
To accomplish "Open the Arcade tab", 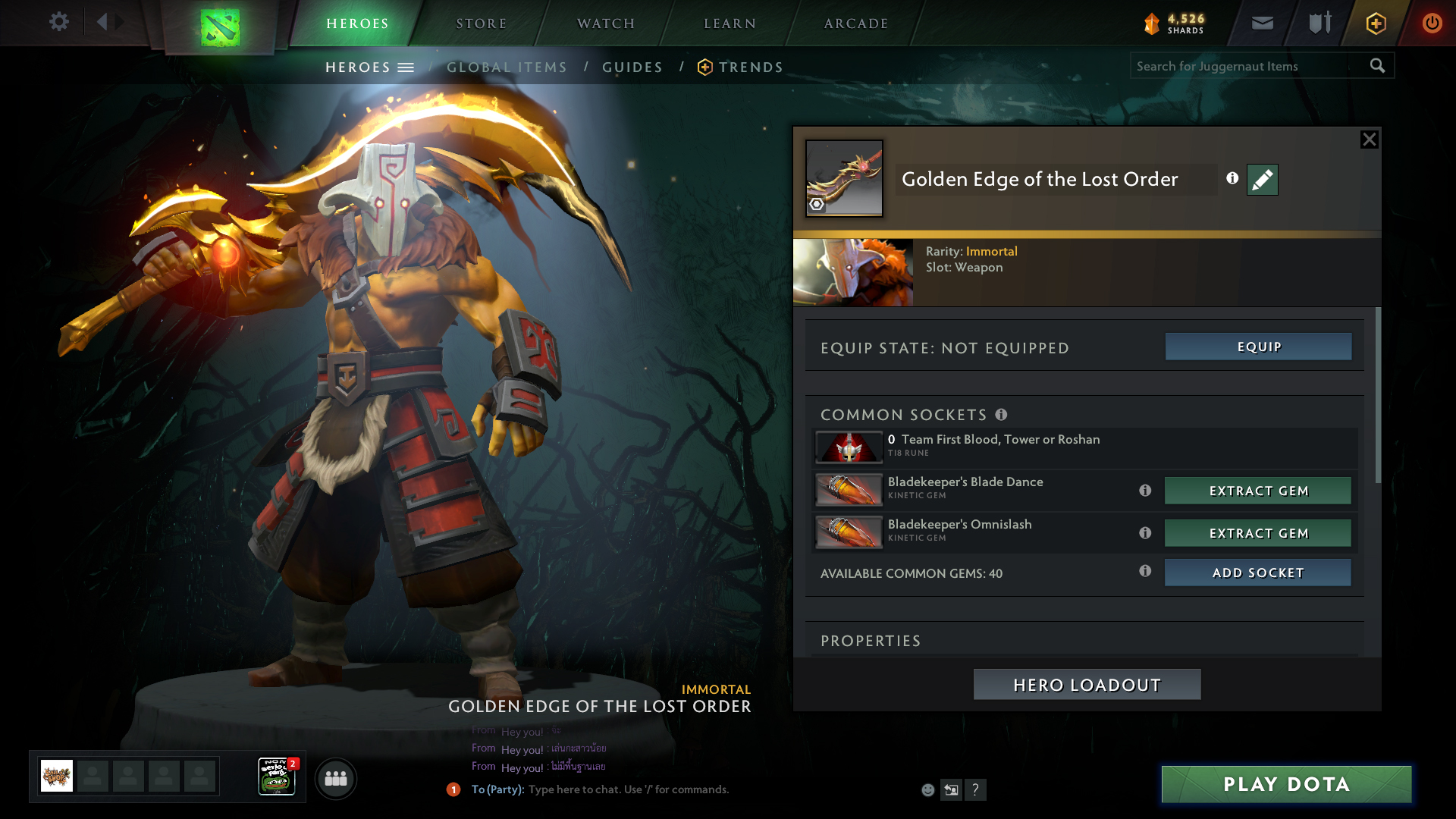I will pos(856,24).
